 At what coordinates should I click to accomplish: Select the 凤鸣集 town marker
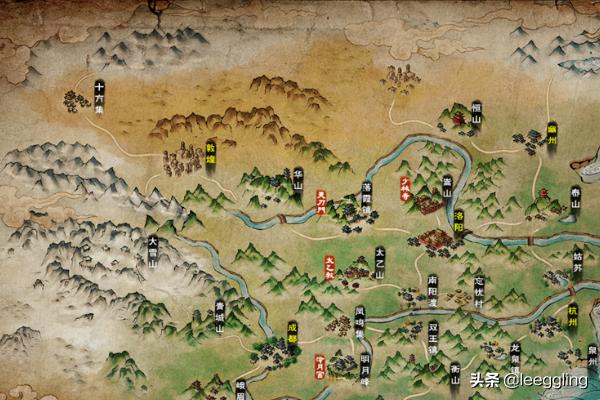pos(359,321)
